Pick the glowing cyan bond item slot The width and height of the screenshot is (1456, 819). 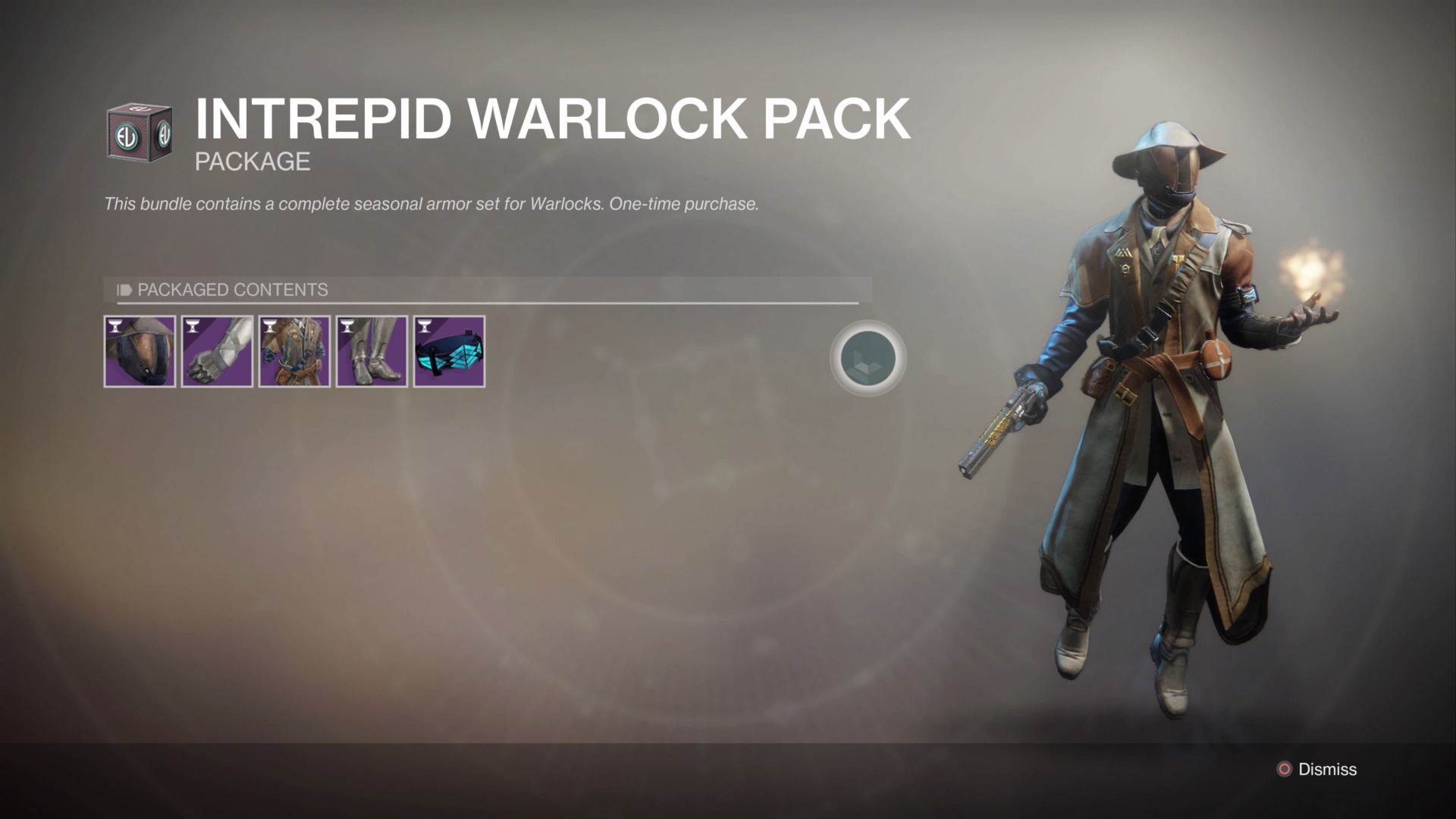pyautogui.click(x=449, y=352)
